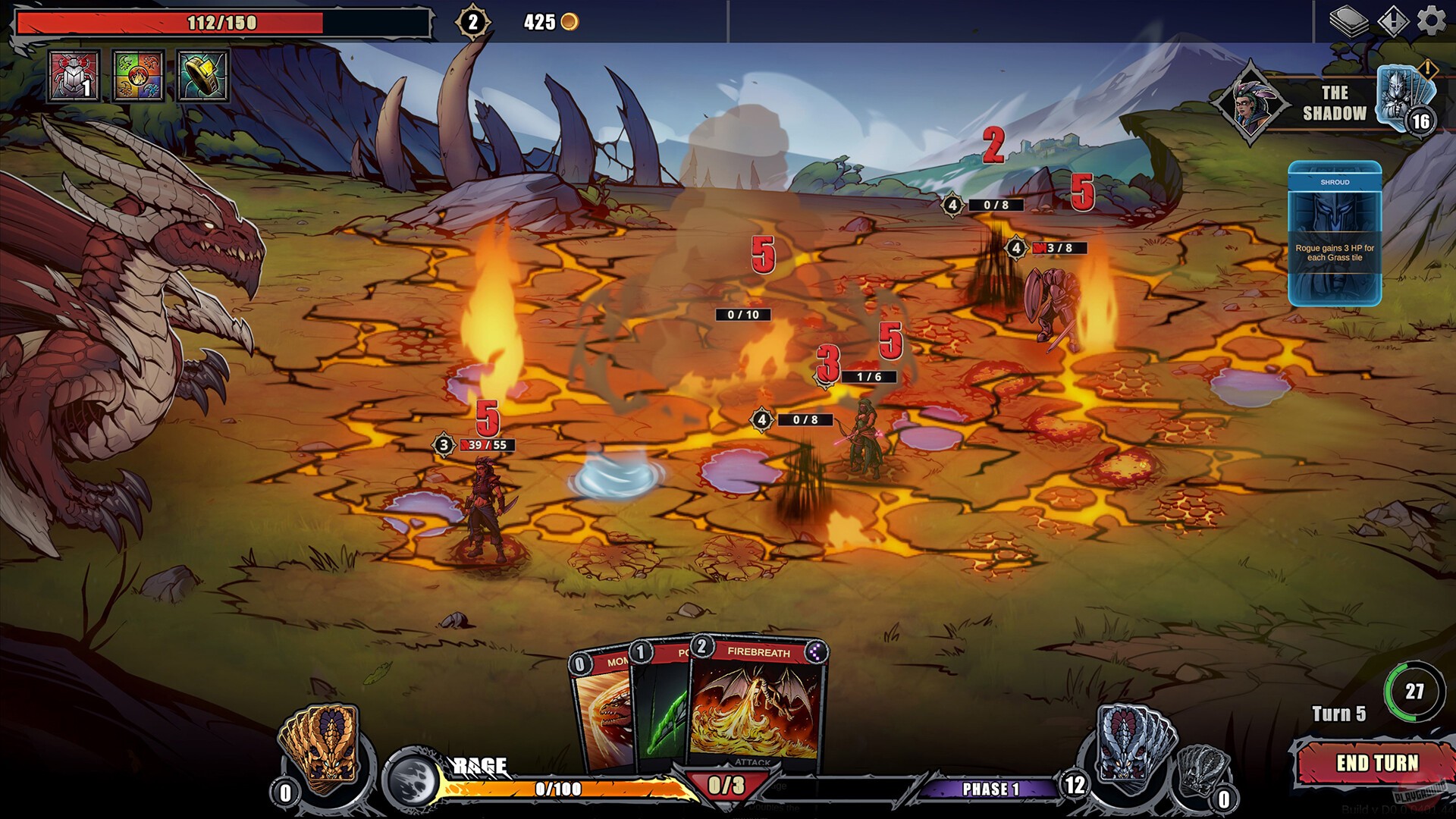Click the purple sparkle icon on the Firebreath card

(x=817, y=653)
